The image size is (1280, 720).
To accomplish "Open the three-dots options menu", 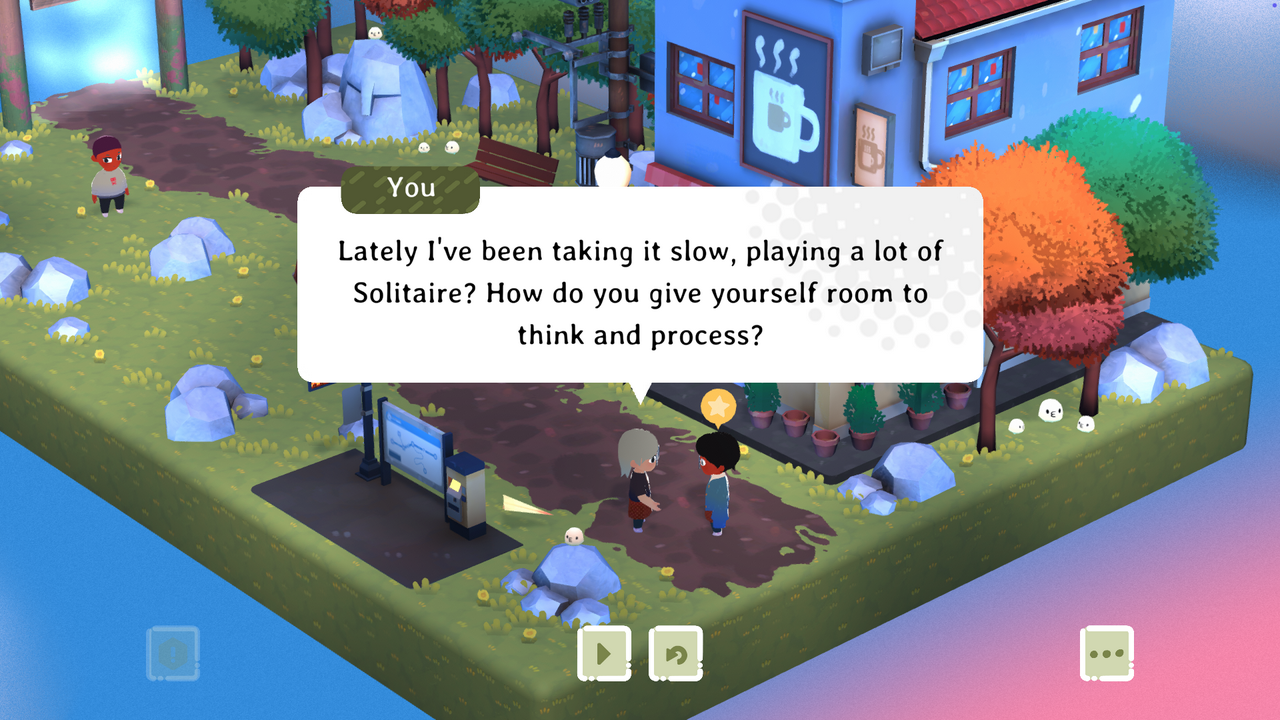I will tap(1107, 654).
